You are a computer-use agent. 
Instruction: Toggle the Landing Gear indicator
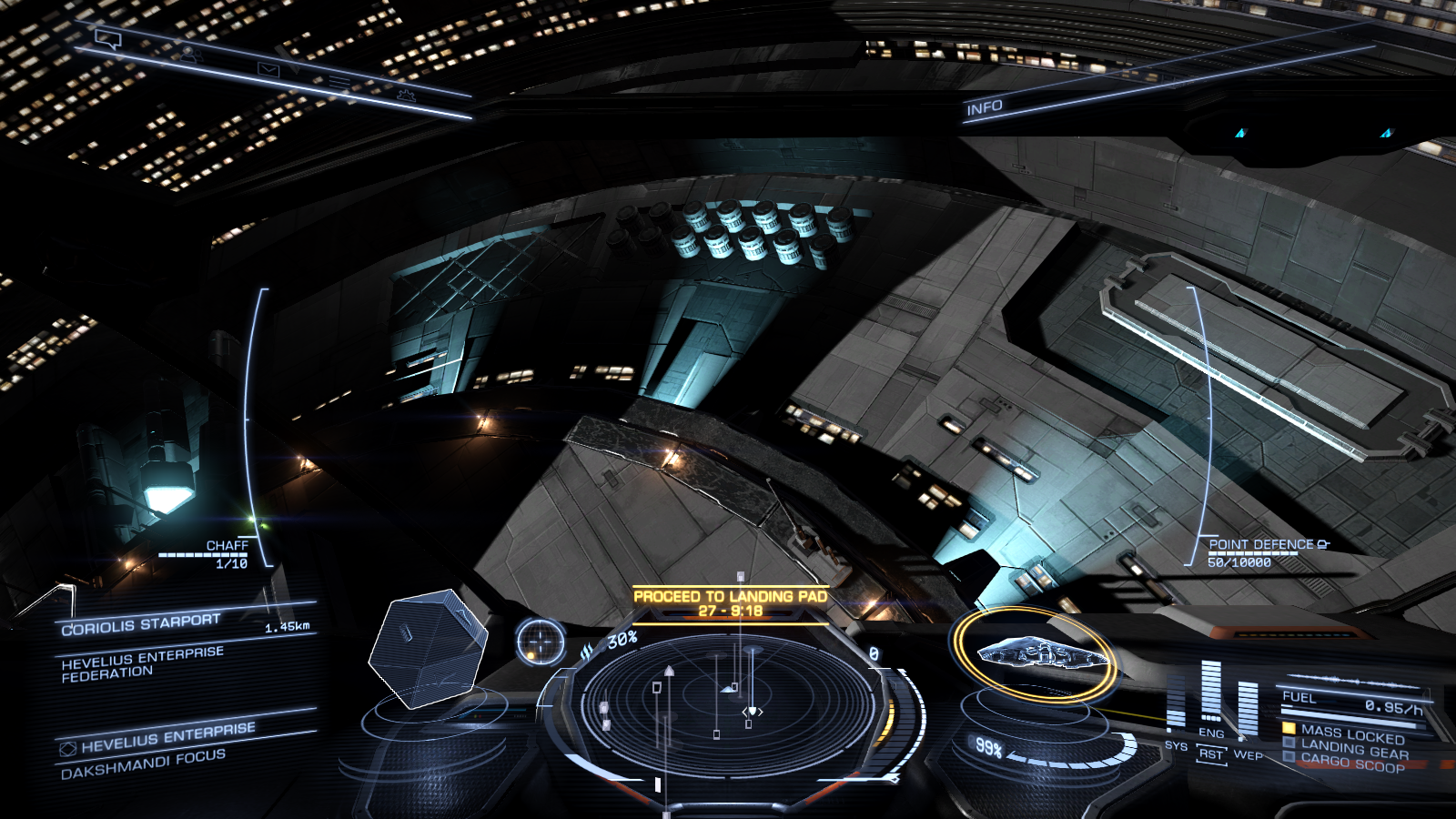1353,749
